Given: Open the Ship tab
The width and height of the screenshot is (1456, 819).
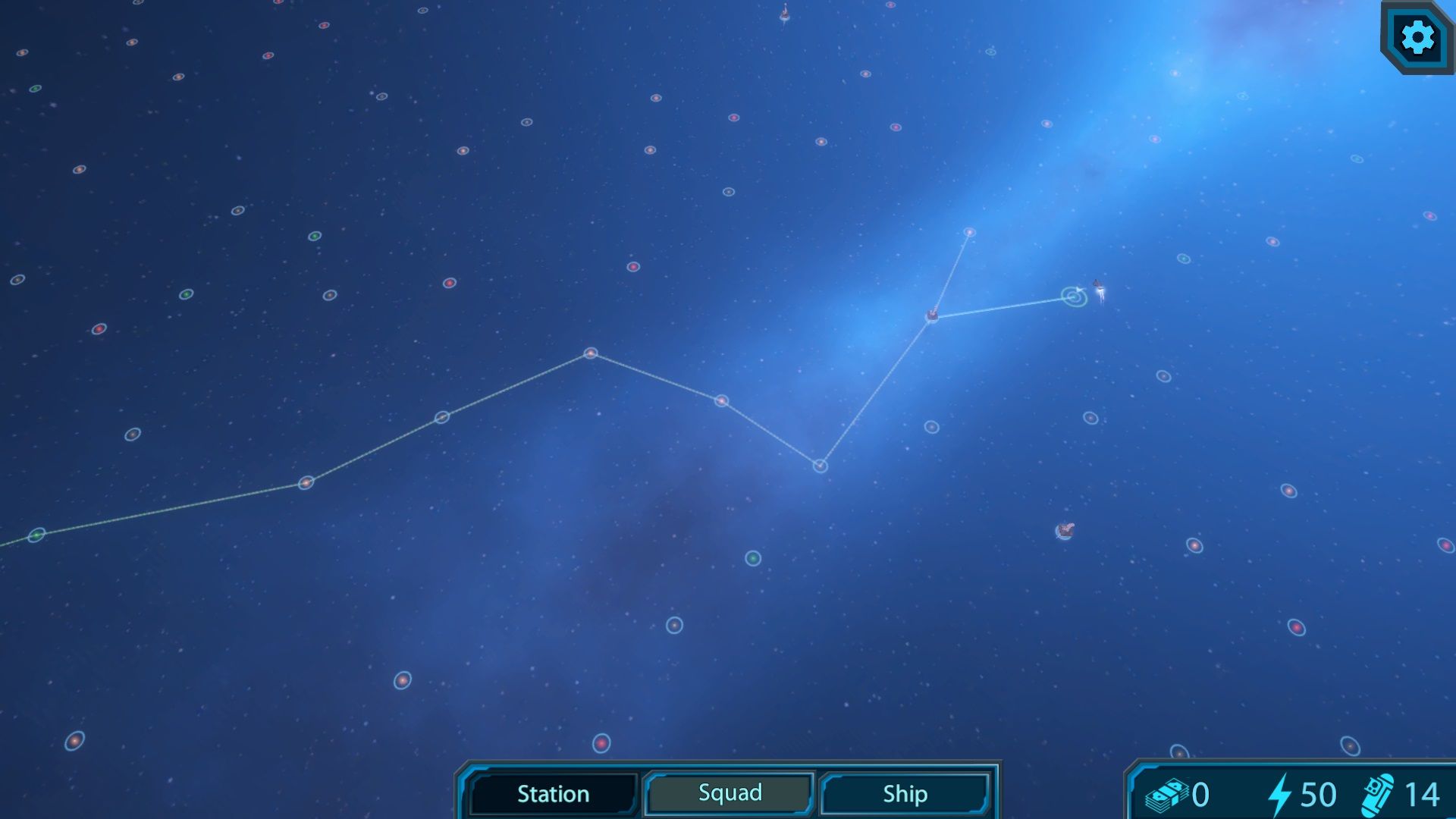Looking at the screenshot, I should (905, 794).
